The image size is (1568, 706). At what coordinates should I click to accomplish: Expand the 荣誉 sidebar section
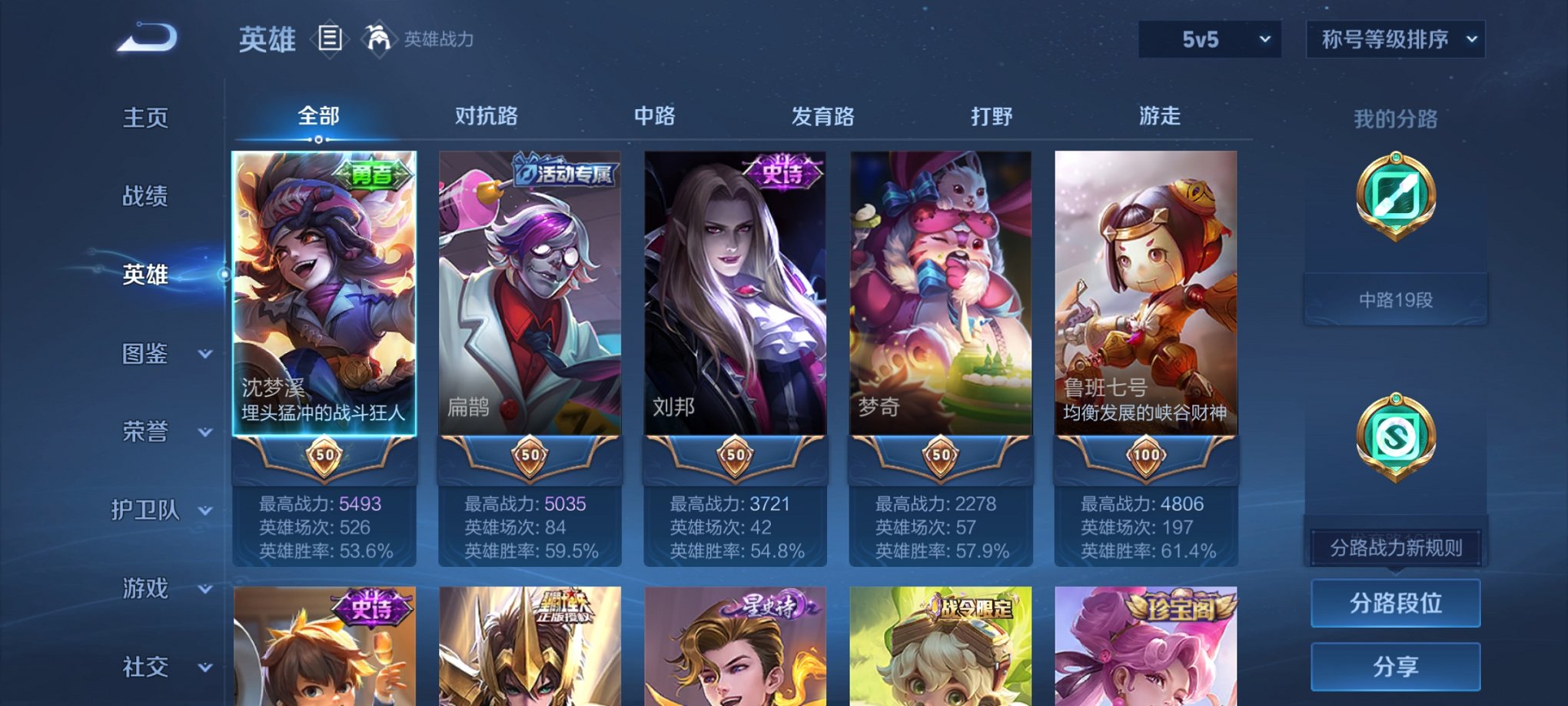[143, 431]
